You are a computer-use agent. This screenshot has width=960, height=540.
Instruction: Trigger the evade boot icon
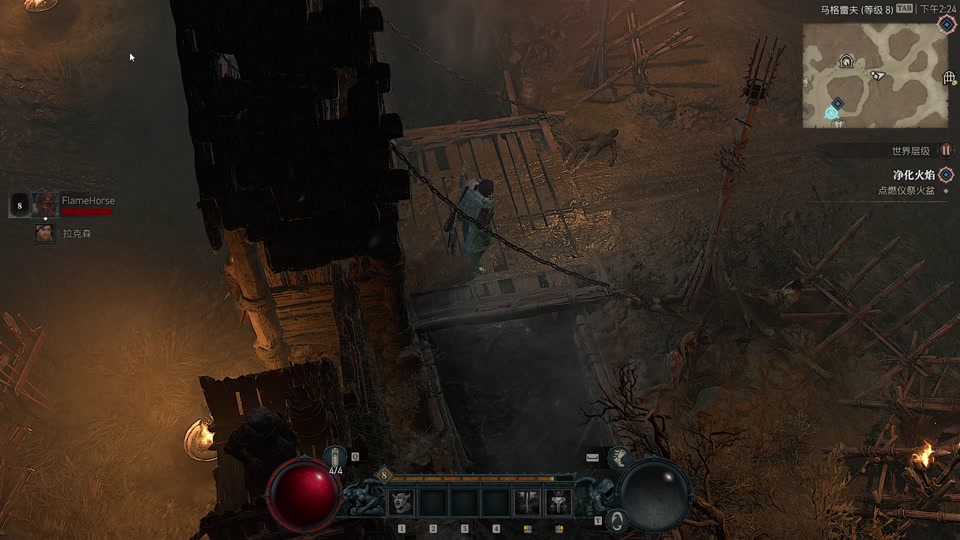pos(618,458)
